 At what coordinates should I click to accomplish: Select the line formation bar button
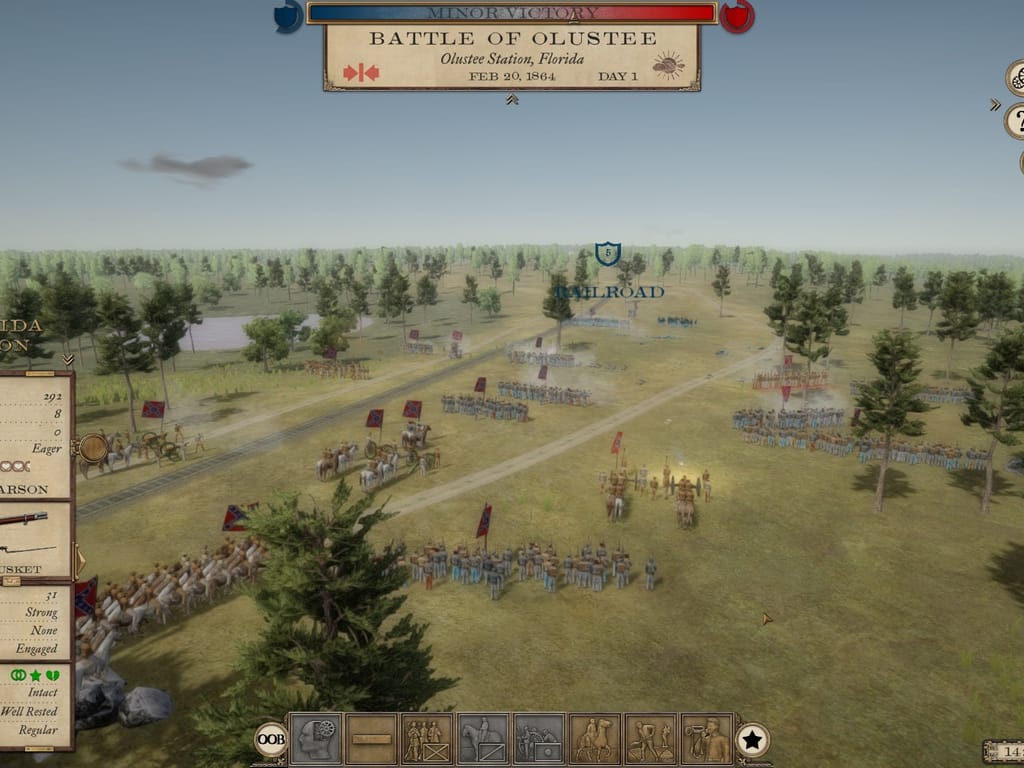coord(372,739)
